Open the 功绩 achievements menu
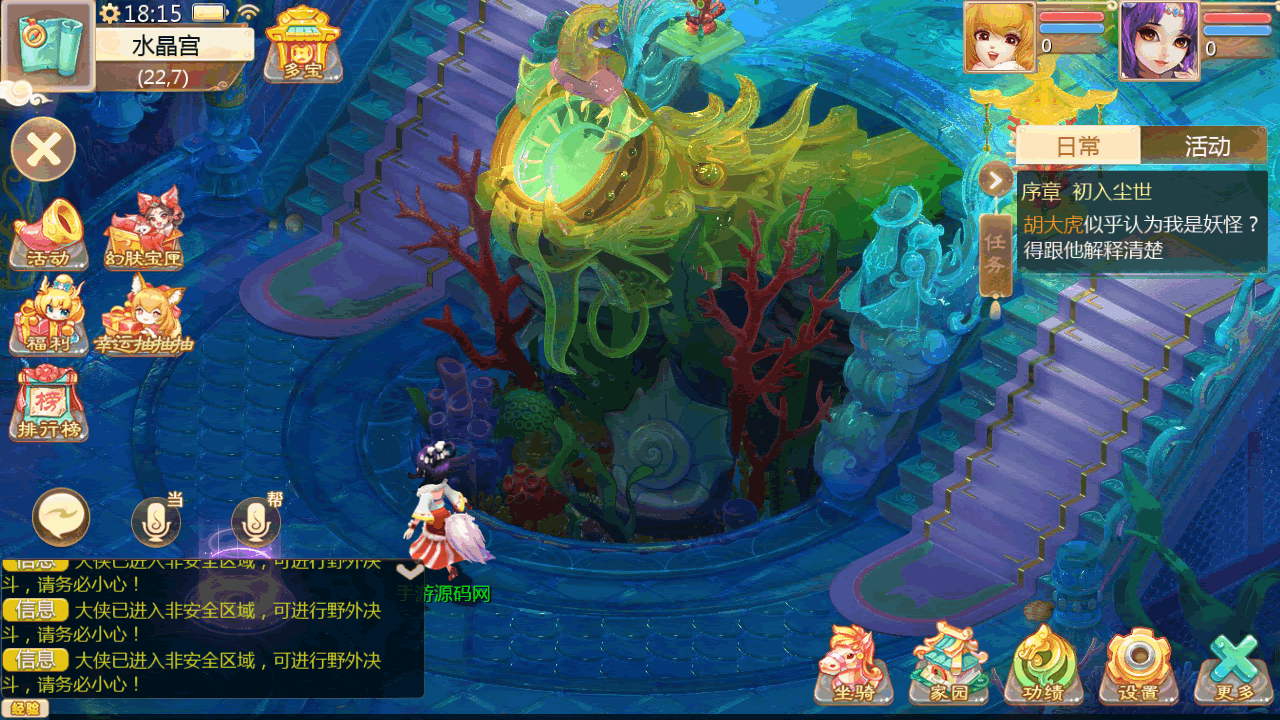The height and width of the screenshot is (720, 1280). (x=1044, y=664)
